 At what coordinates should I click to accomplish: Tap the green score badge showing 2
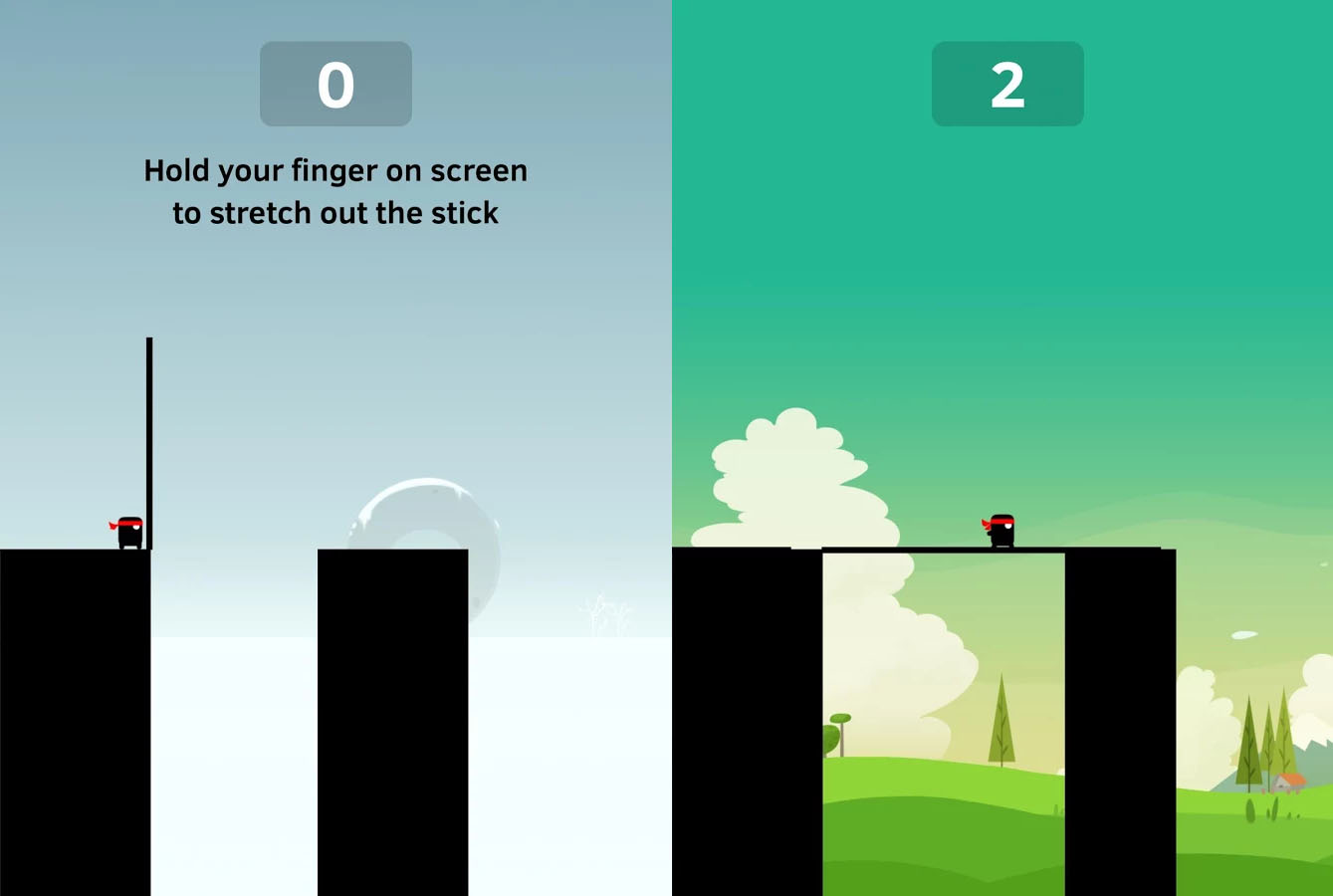tap(1007, 84)
